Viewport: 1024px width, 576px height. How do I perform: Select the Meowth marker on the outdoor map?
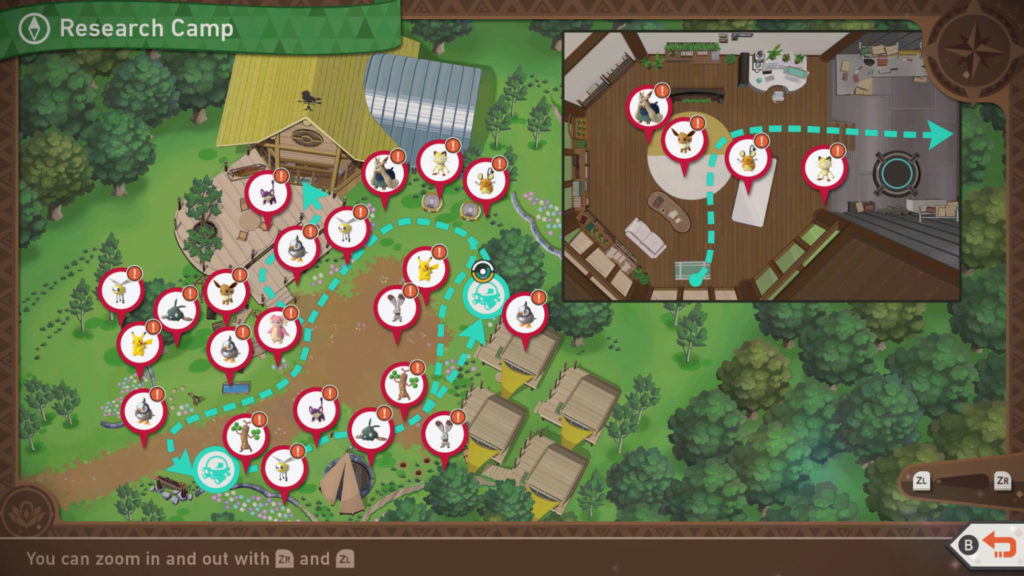tap(438, 162)
